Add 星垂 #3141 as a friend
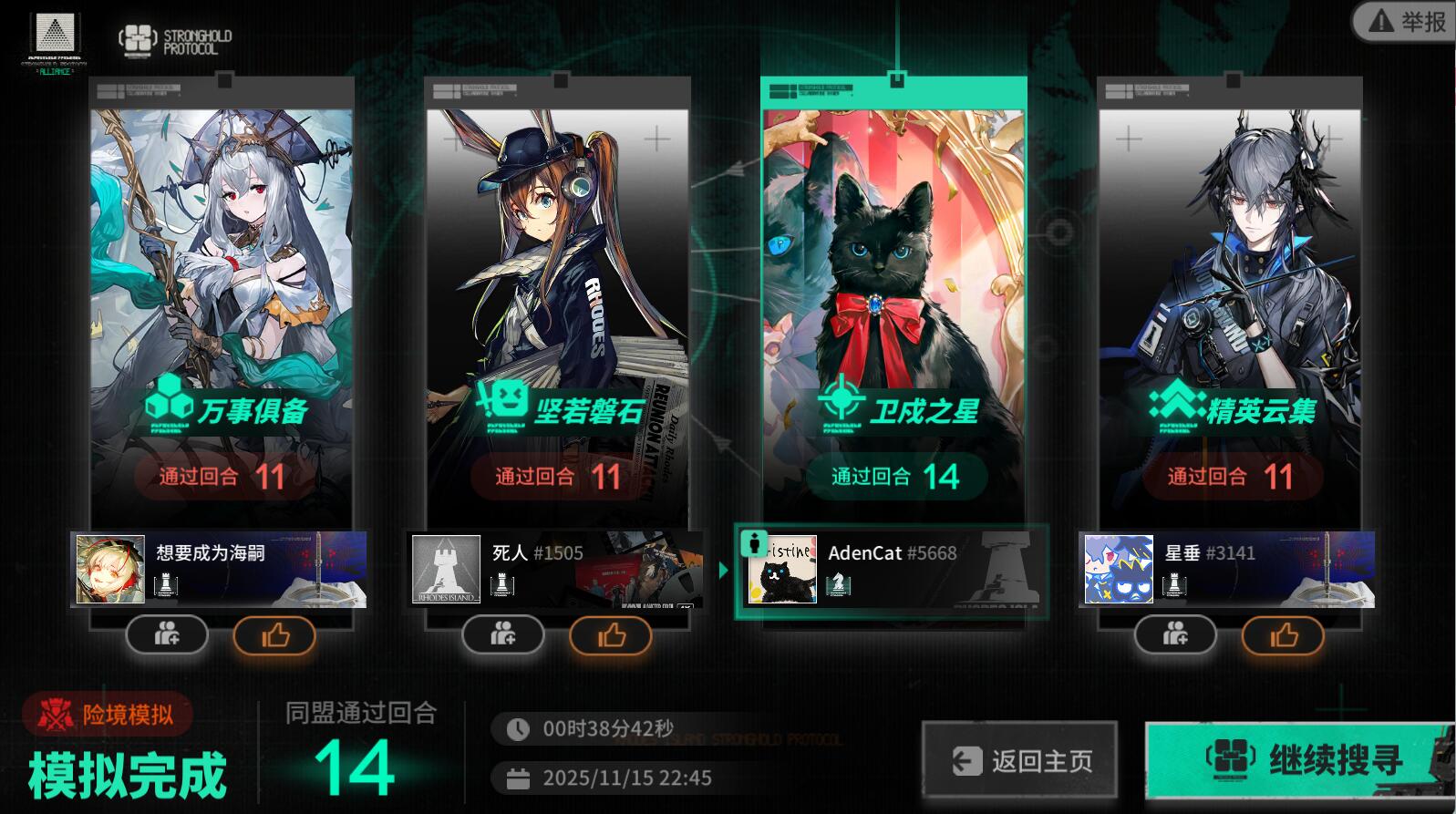Image resolution: width=1456 pixels, height=814 pixels. 1175,634
